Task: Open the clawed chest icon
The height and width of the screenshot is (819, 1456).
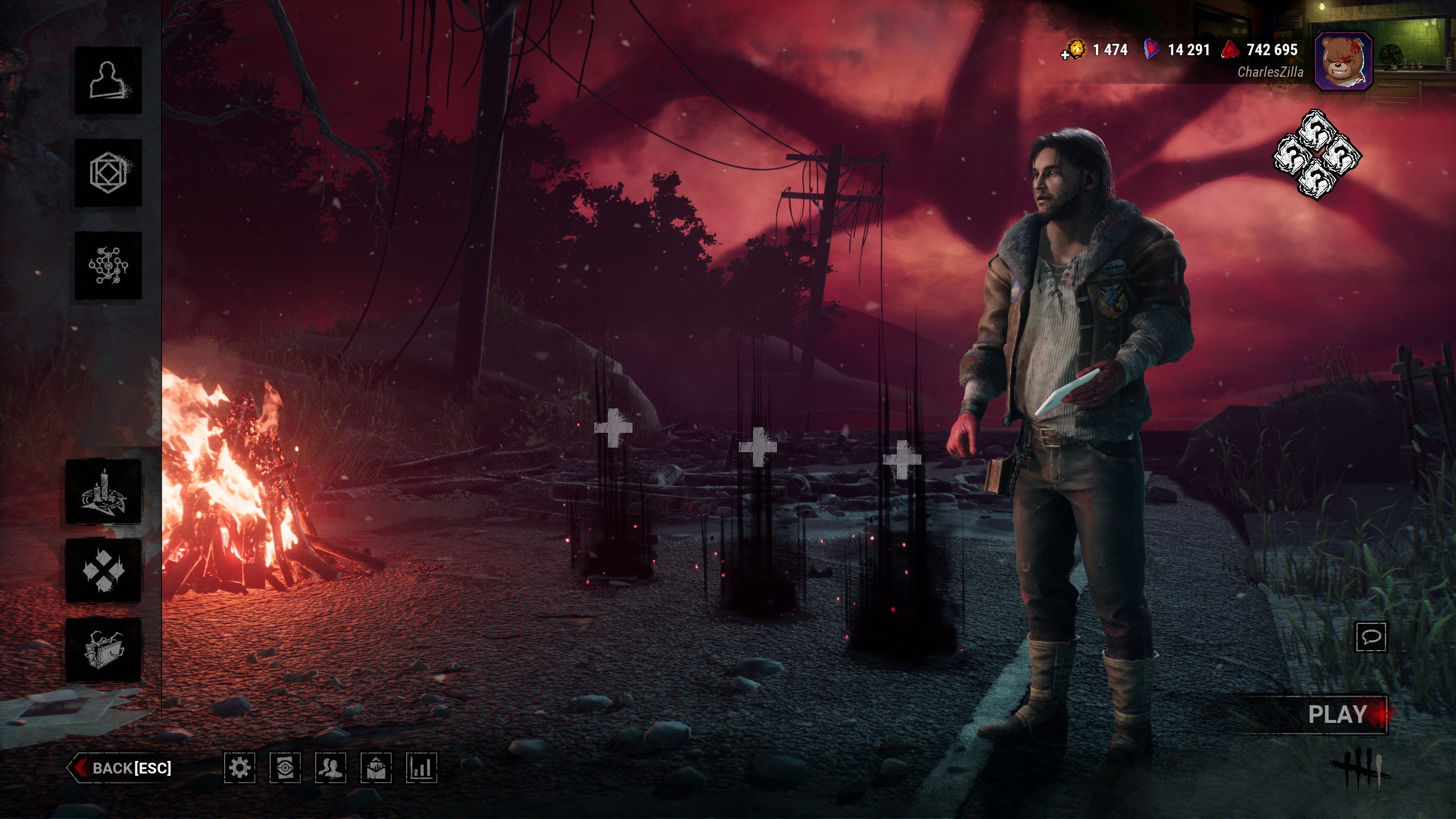Action: (x=104, y=650)
